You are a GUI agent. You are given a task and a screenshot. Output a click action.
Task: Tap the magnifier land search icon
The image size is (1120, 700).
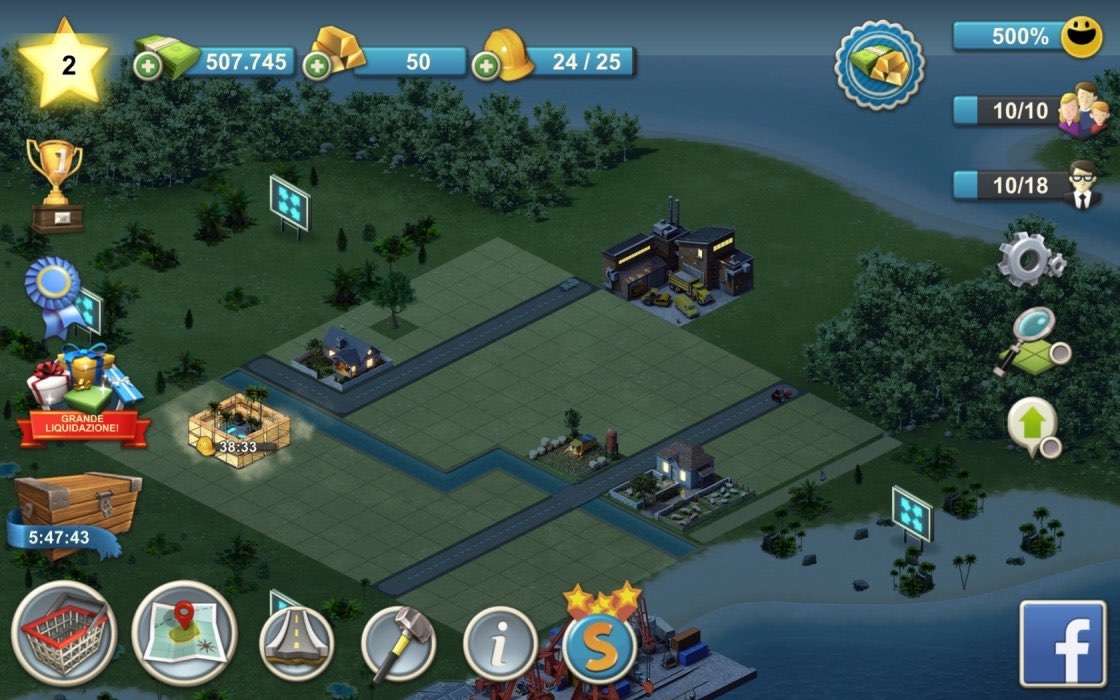point(1032,343)
